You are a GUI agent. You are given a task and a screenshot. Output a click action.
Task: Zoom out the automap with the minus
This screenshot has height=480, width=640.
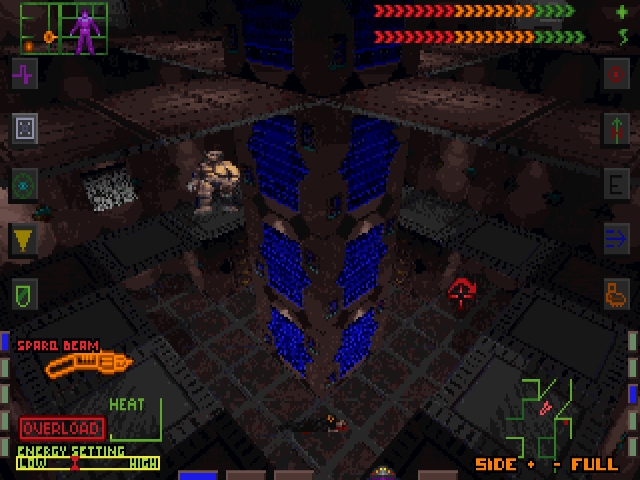[556, 465]
